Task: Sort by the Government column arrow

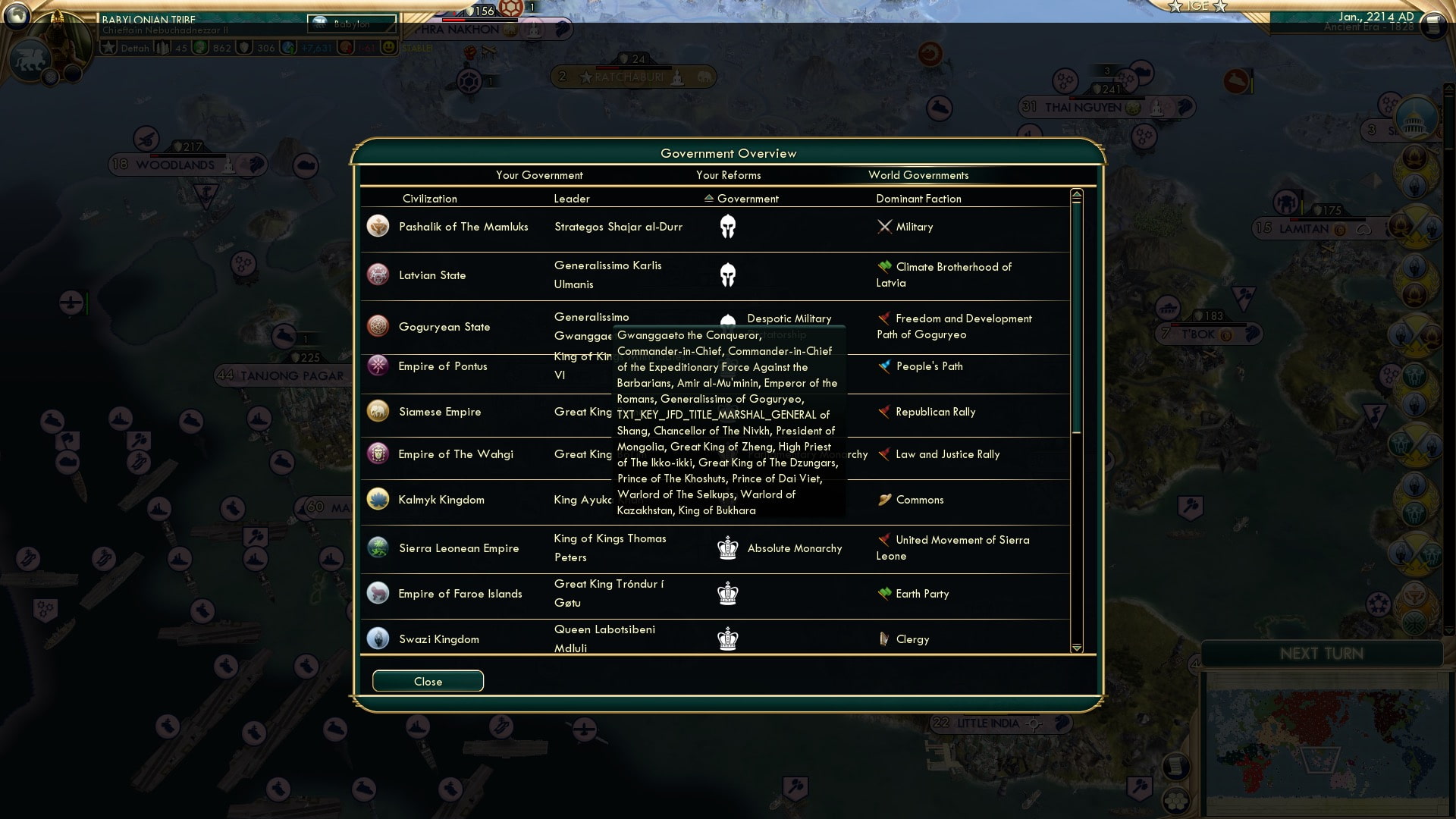Action: 708,198
